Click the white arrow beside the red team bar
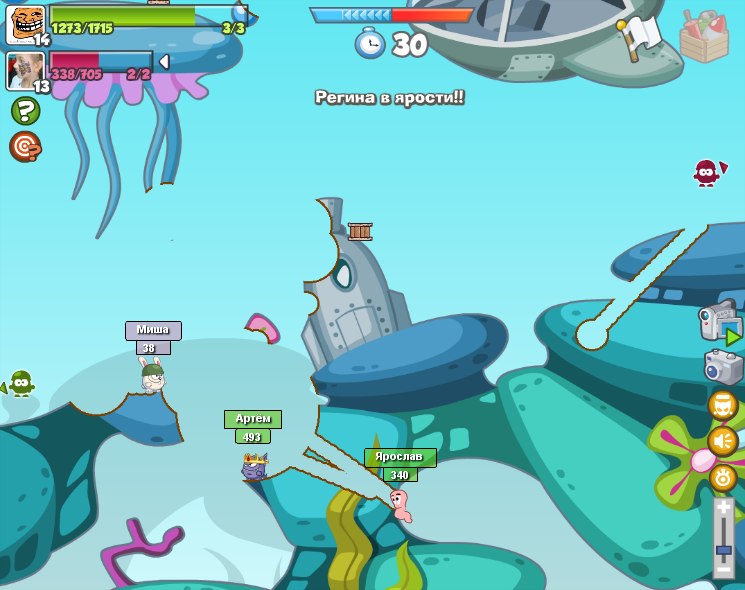The height and width of the screenshot is (590, 745). pos(164,62)
